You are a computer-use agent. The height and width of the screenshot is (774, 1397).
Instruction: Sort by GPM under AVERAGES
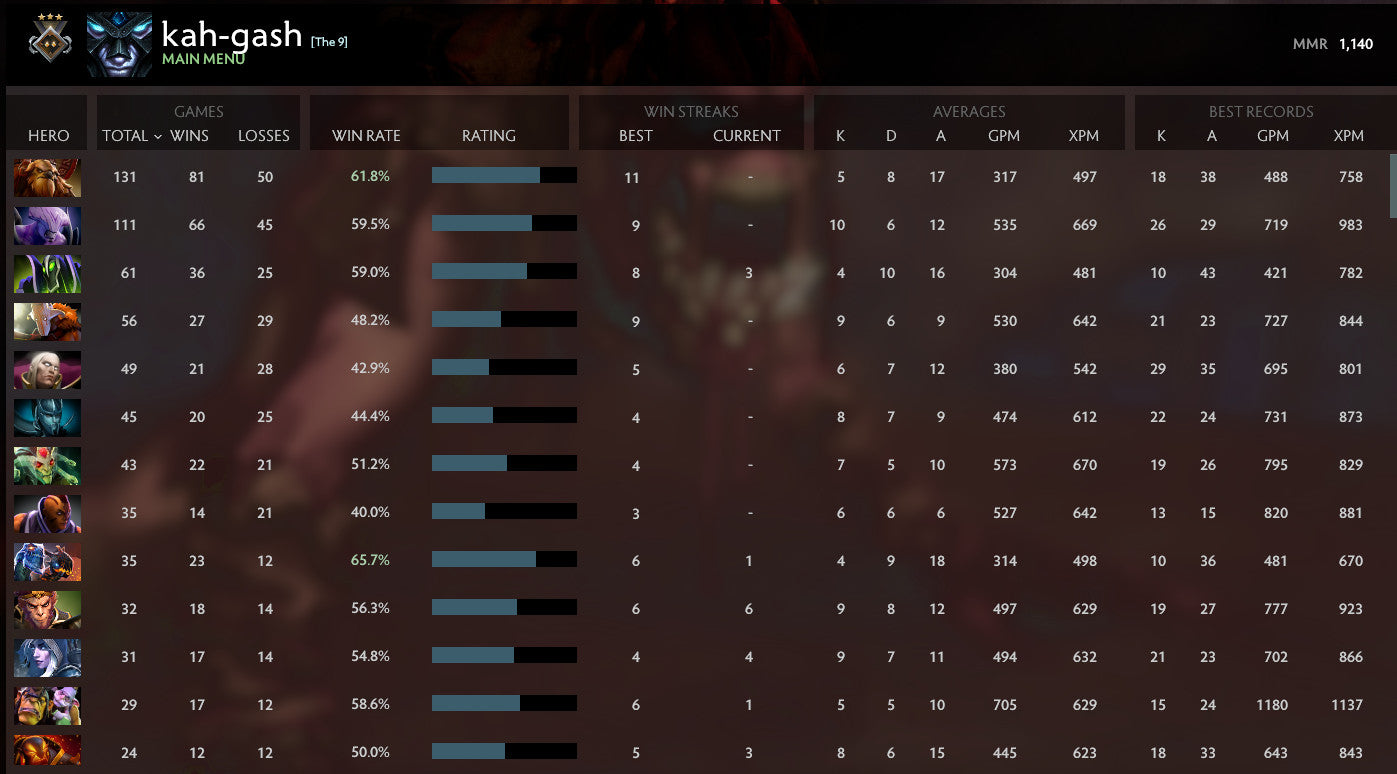(x=1005, y=135)
